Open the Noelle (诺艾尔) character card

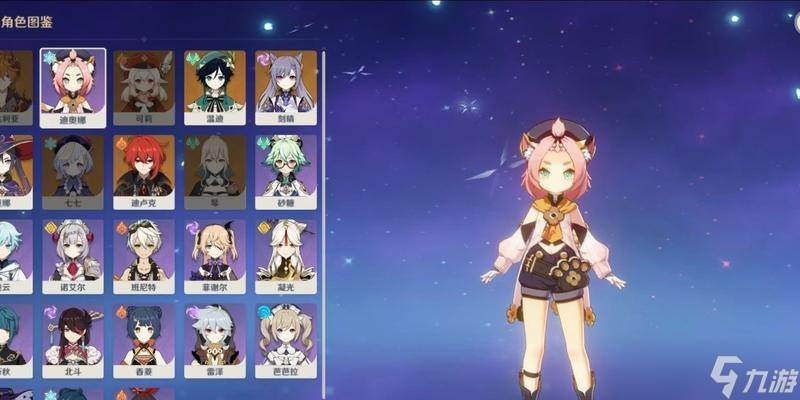(72, 254)
